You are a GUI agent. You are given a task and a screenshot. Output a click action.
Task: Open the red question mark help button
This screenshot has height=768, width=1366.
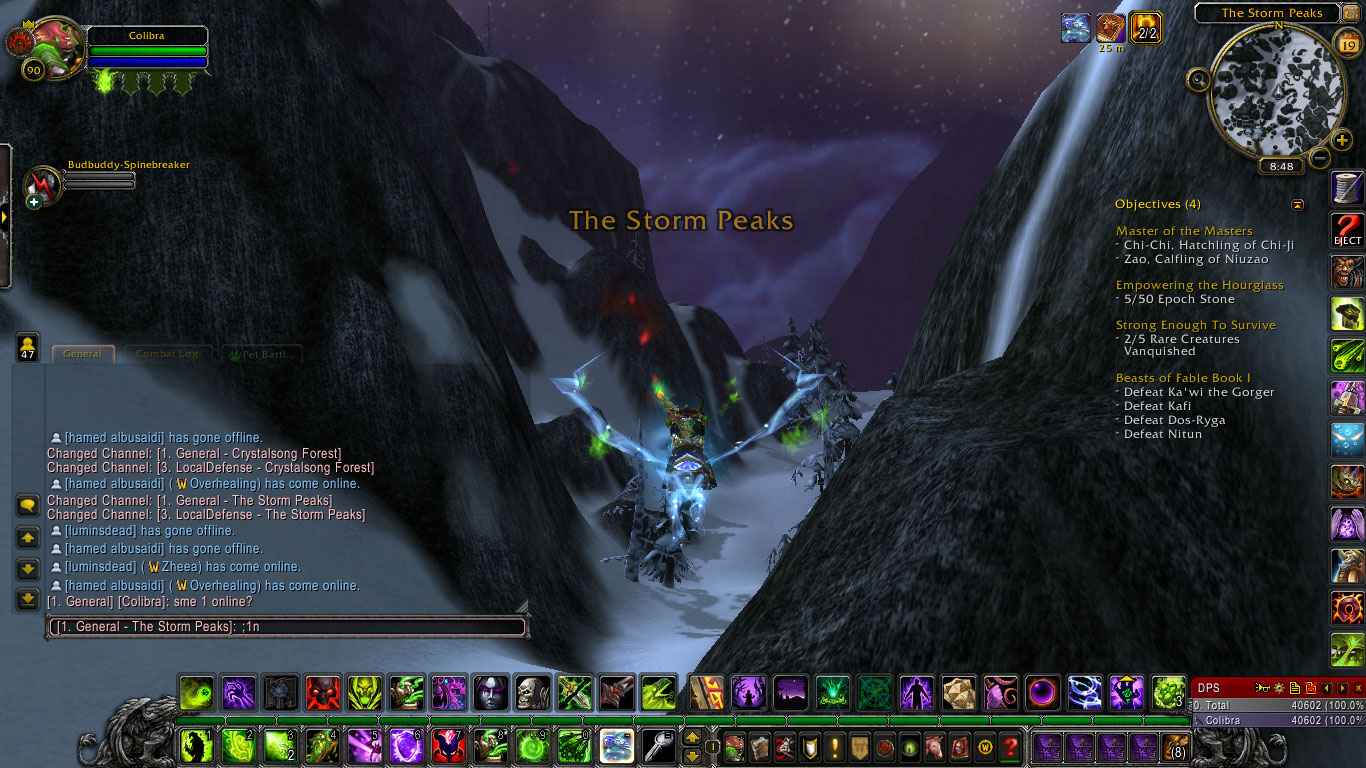click(1010, 746)
